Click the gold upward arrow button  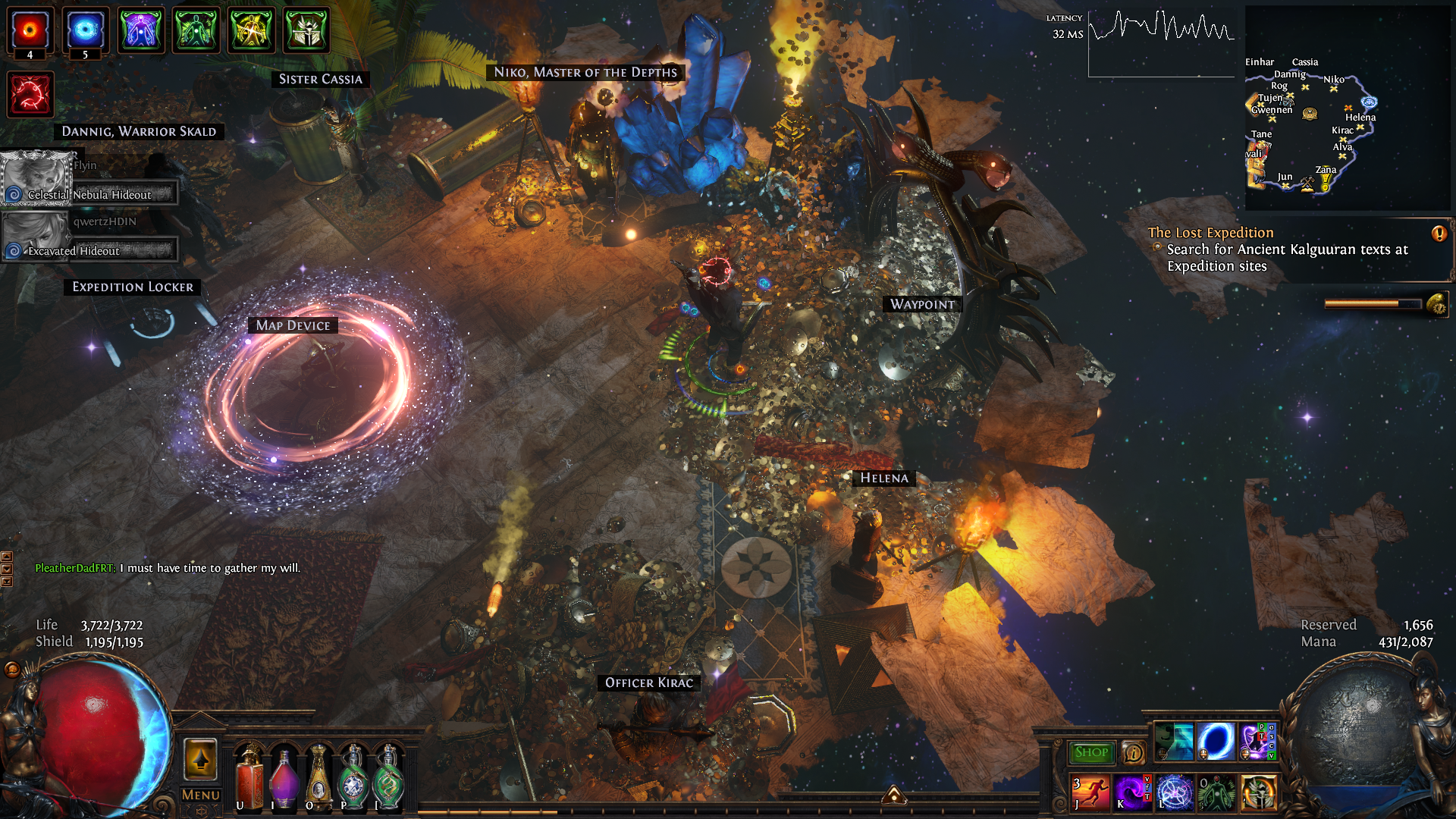click(x=201, y=759)
